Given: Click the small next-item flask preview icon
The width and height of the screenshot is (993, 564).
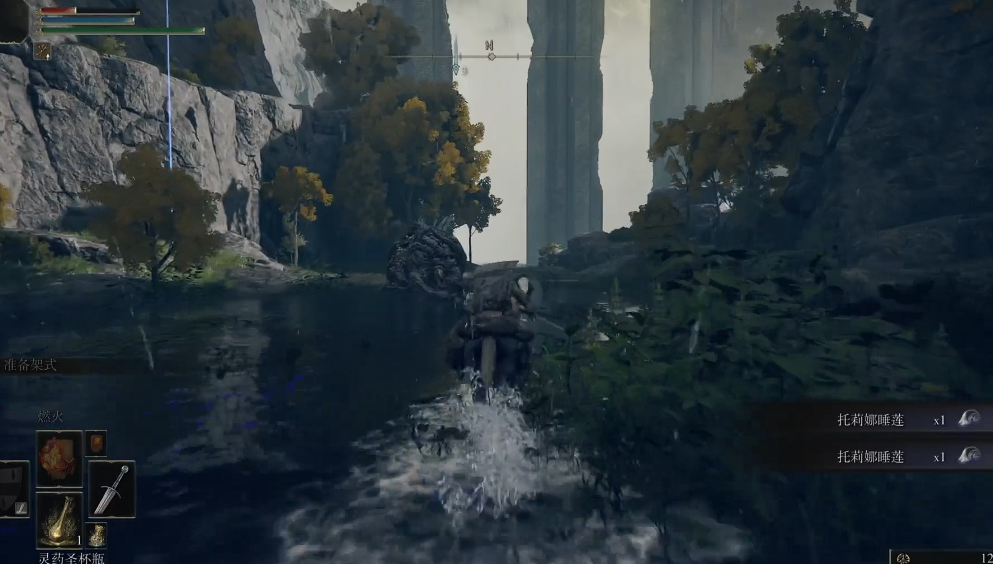Looking at the screenshot, I should [96, 536].
